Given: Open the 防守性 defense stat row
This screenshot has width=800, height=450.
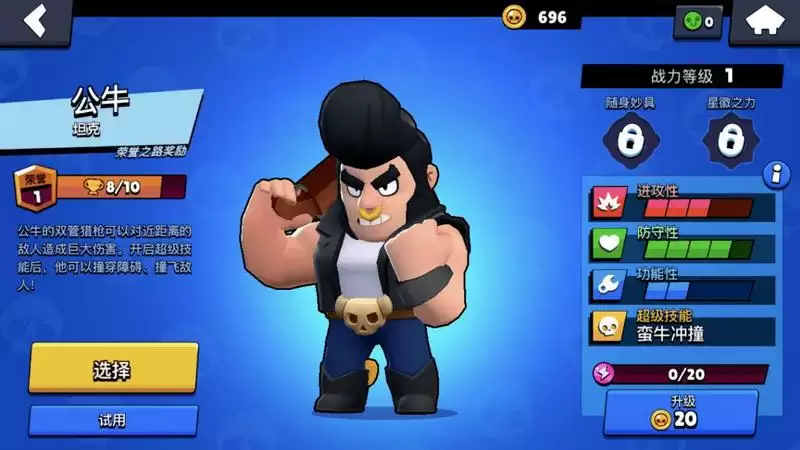Looking at the screenshot, I should coord(682,243).
